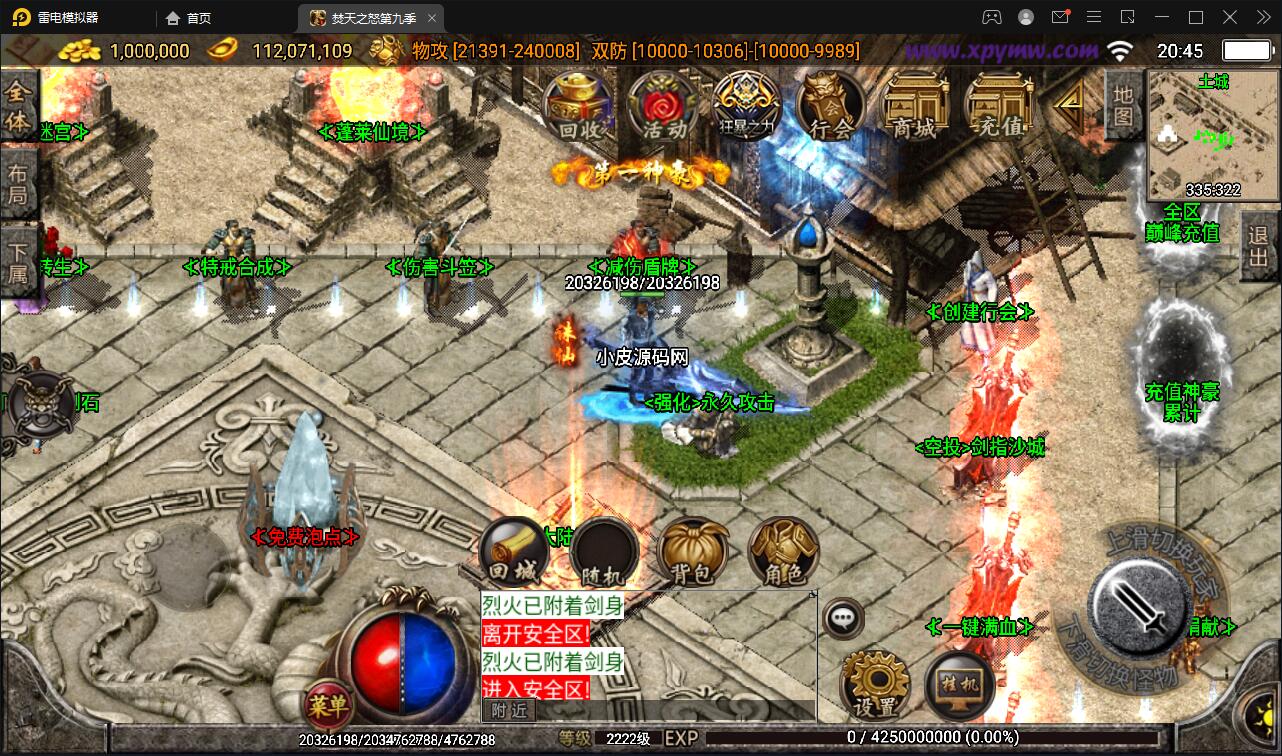The height and width of the screenshot is (756, 1282).
Task: Open the 商城 shop
Action: tap(914, 106)
